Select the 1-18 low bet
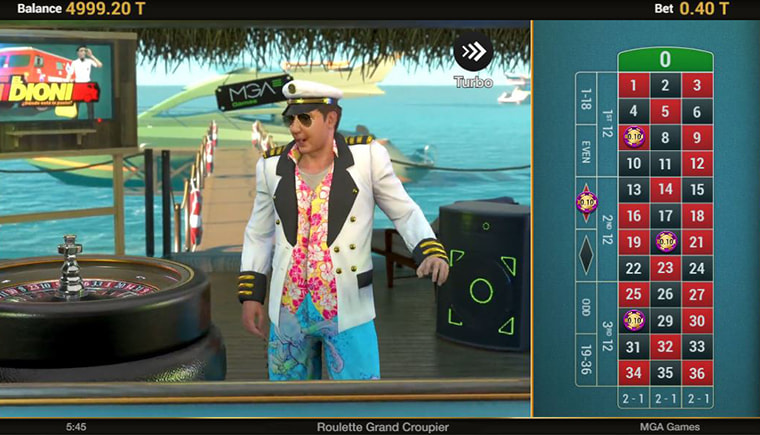The image size is (760, 435). click(x=586, y=99)
